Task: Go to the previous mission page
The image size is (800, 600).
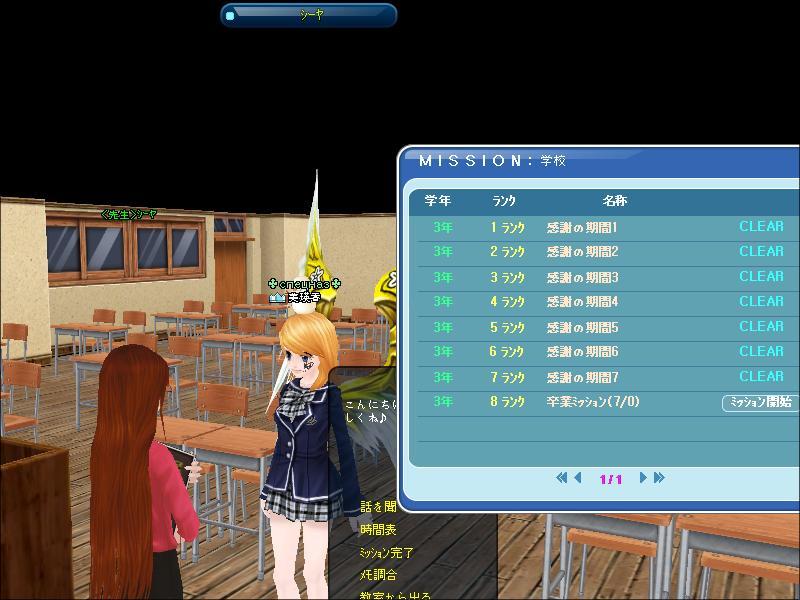Action: [x=578, y=478]
